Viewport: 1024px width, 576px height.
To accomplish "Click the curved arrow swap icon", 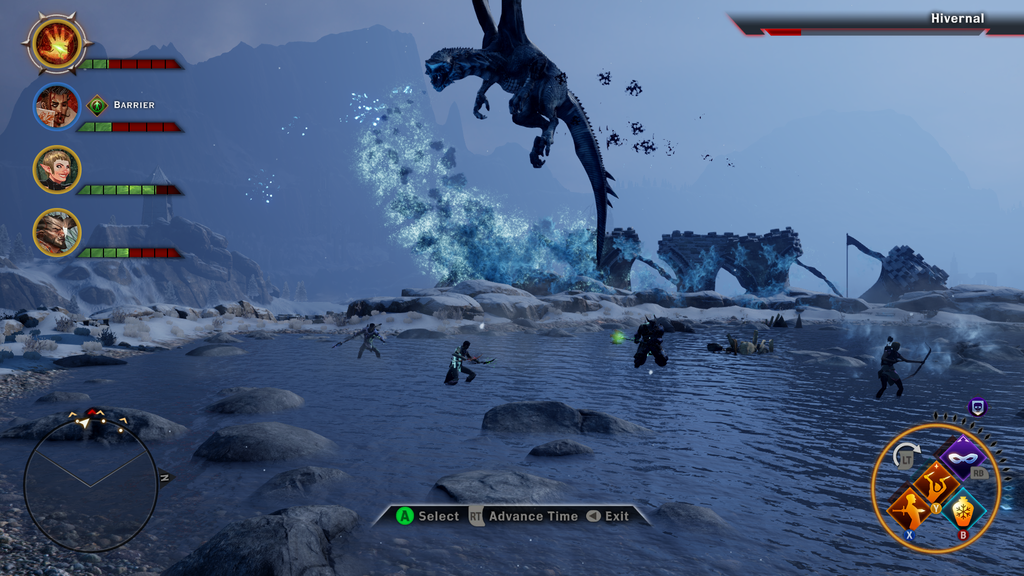I will [906, 455].
